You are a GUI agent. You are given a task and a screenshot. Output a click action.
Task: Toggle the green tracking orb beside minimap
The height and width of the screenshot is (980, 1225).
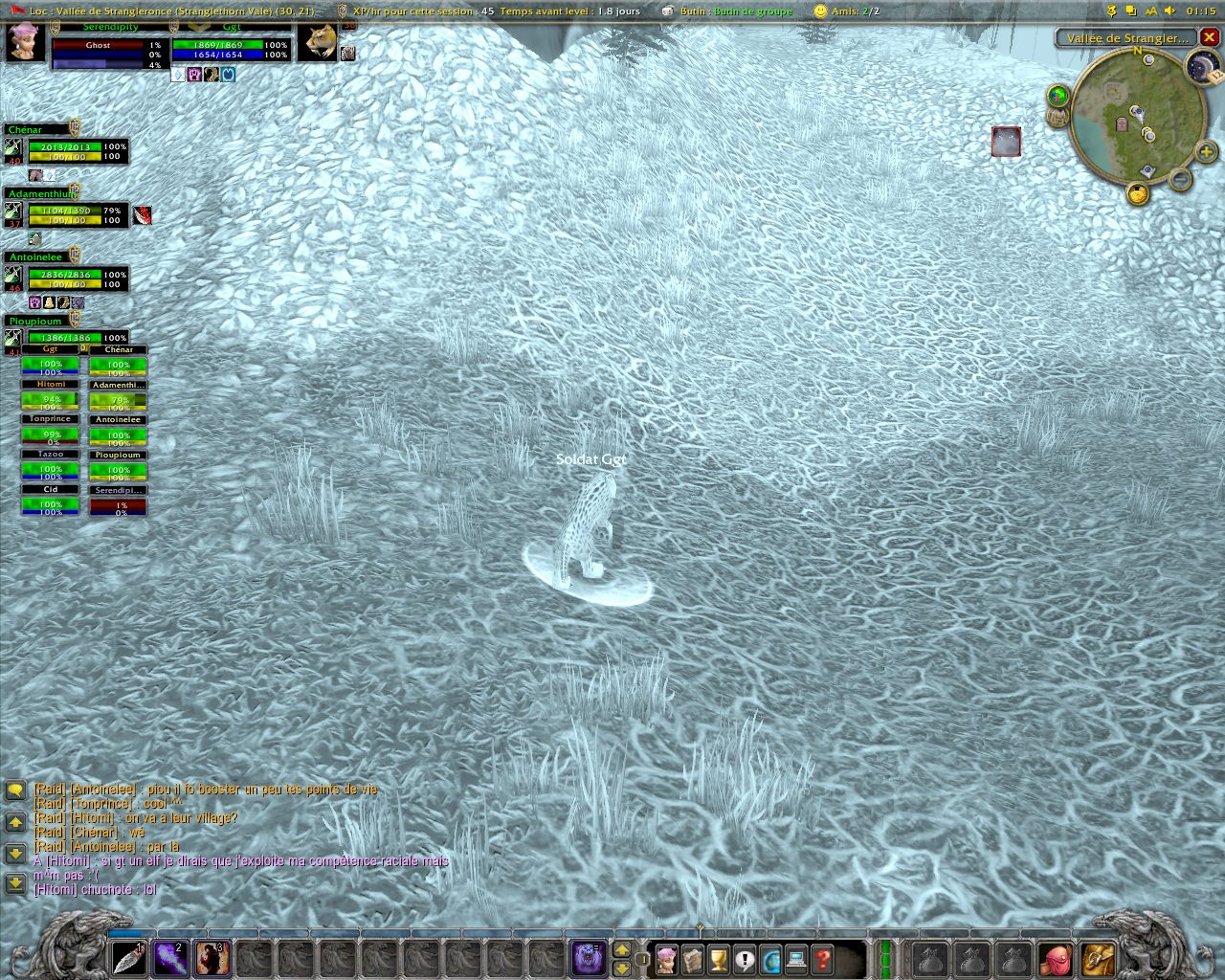click(x=1058, y=96)
